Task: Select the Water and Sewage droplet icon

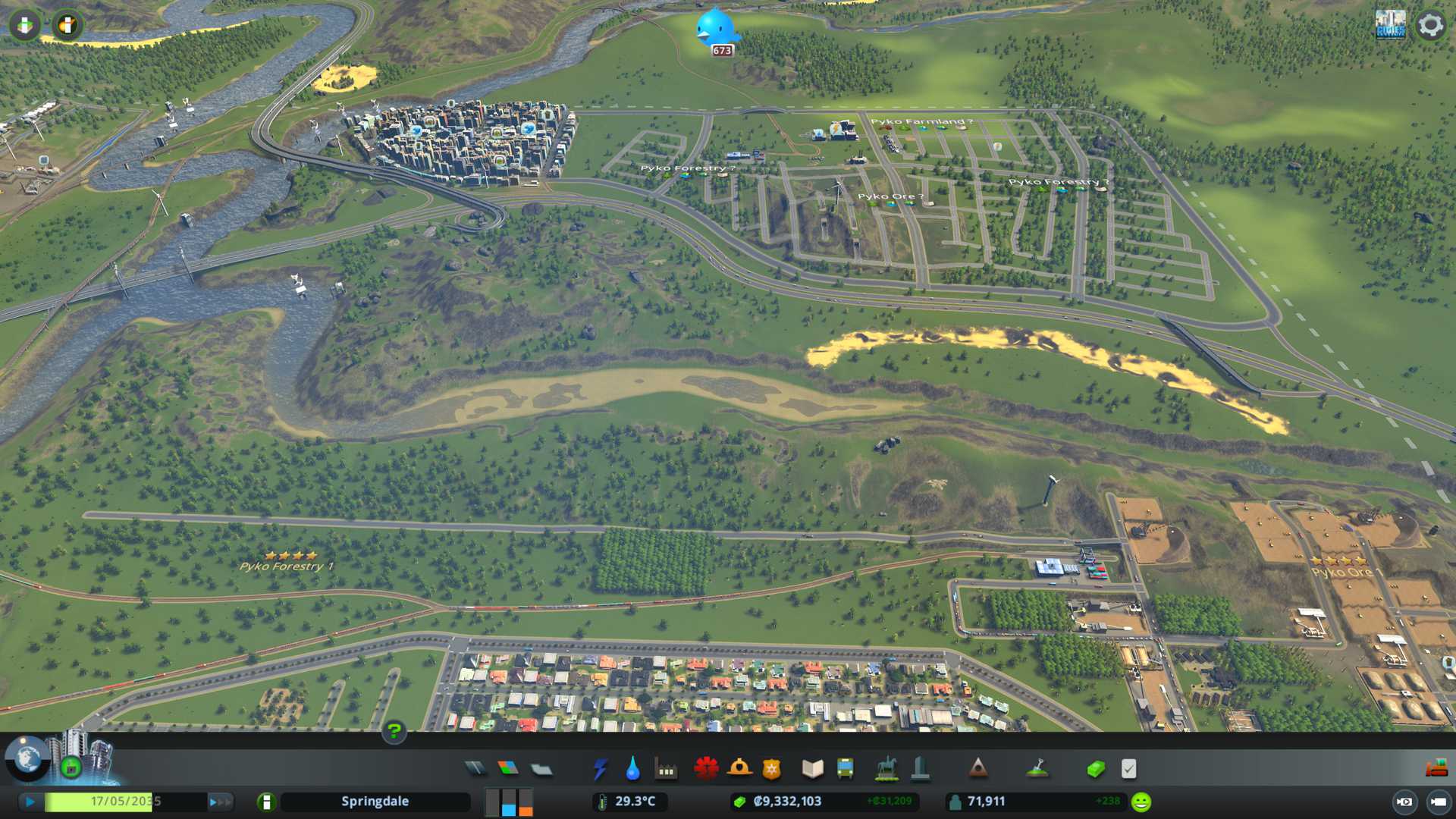Action: coord(632,769)
